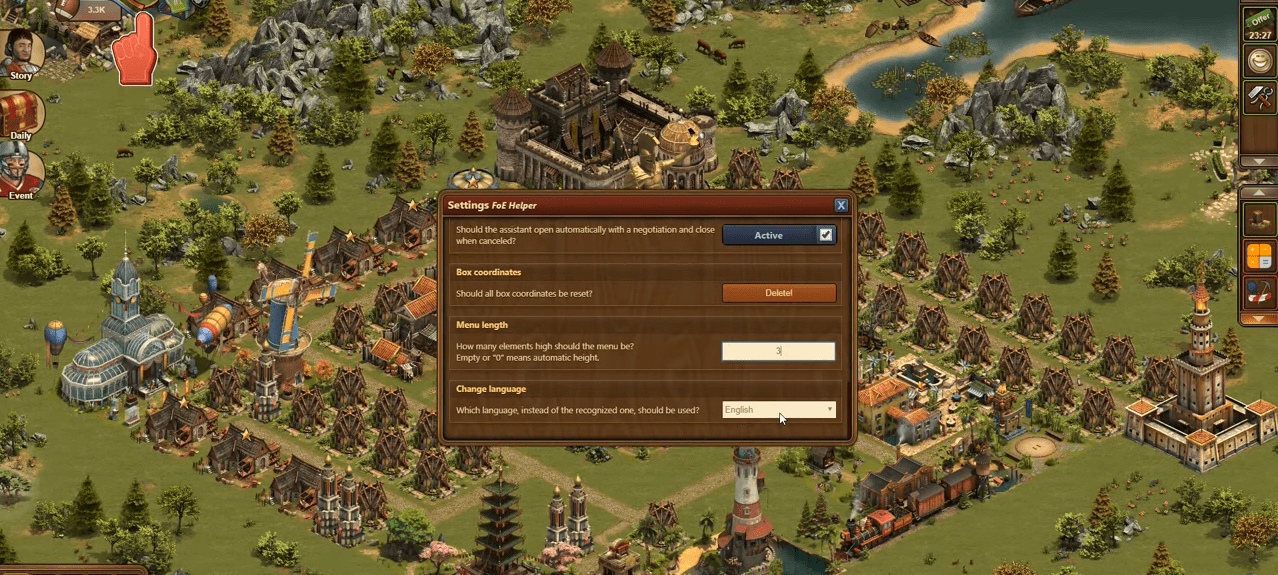
Task: Open the Story quest portrait
Action: pos(21,52)
